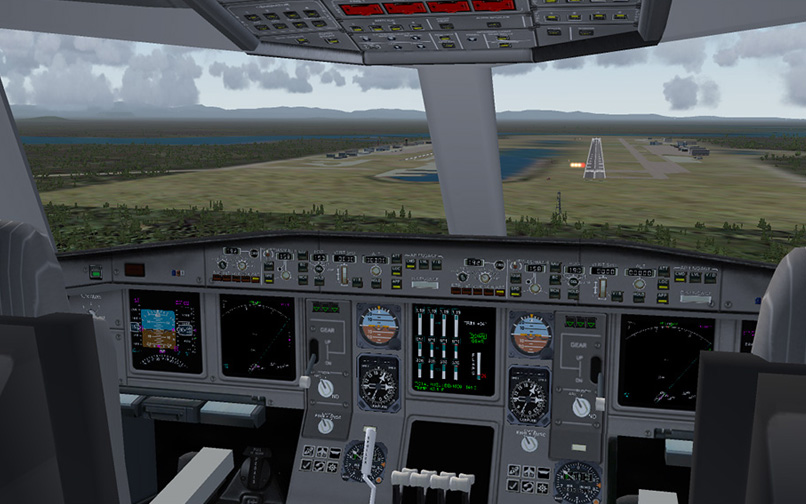Viewport: 806px width, 504px height.
Task: Toggle the captain-side checkmark panel icon
Action: [306, 465]
